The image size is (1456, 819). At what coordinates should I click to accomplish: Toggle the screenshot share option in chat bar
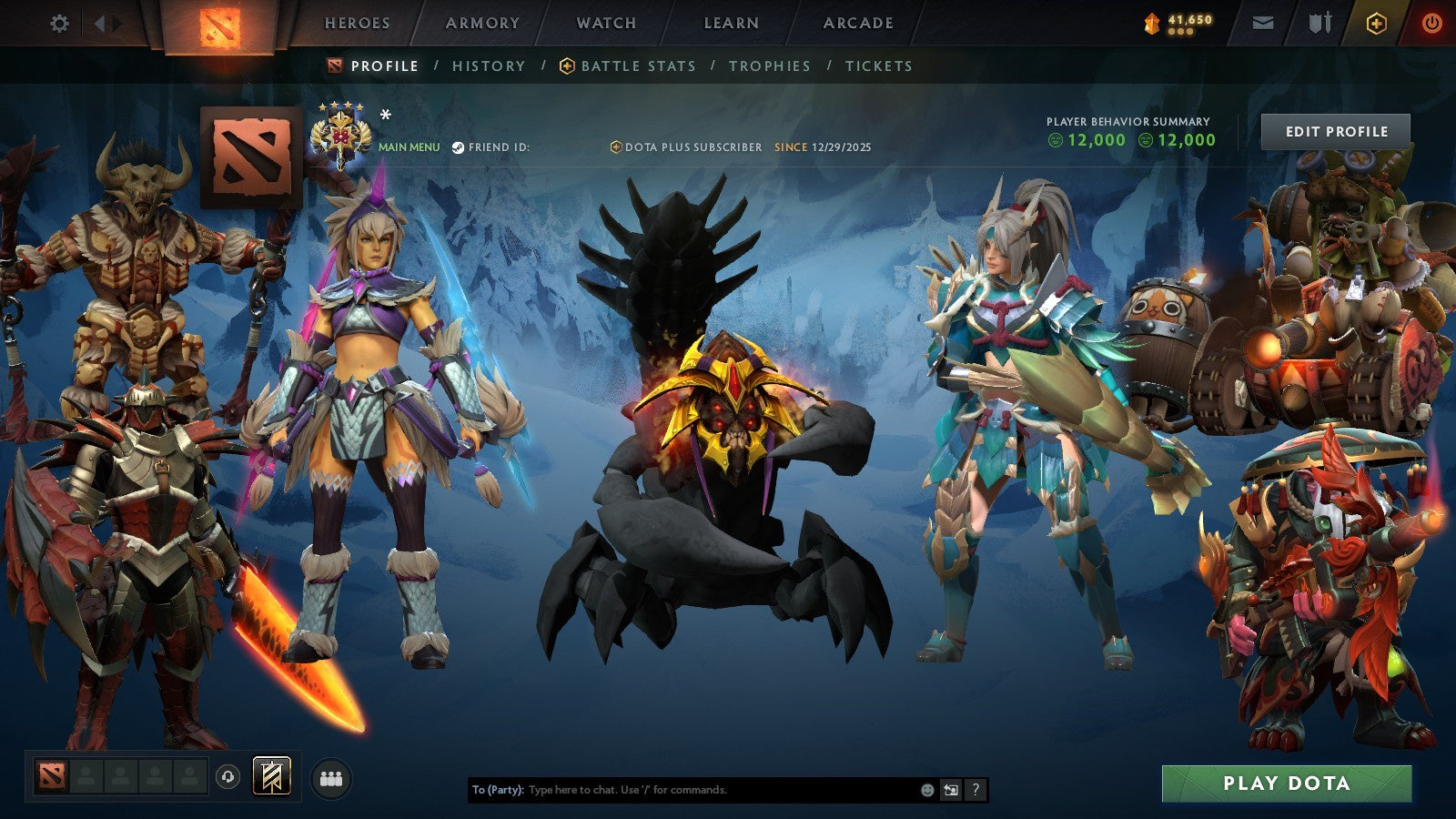pyautogui.click(x=949, y=790)
